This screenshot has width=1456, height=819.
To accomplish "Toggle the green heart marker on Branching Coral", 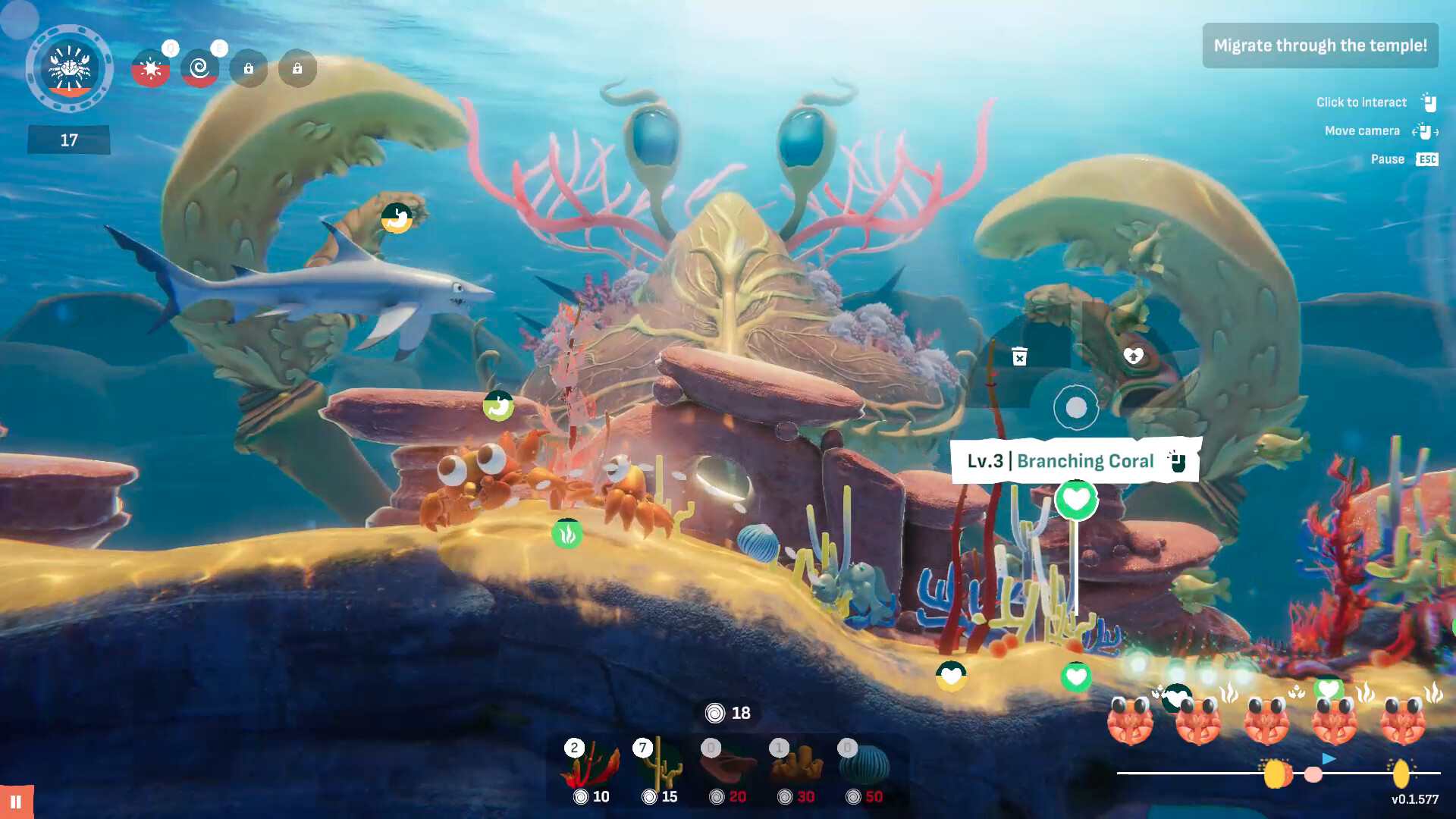I will [x=1075, y=500].
